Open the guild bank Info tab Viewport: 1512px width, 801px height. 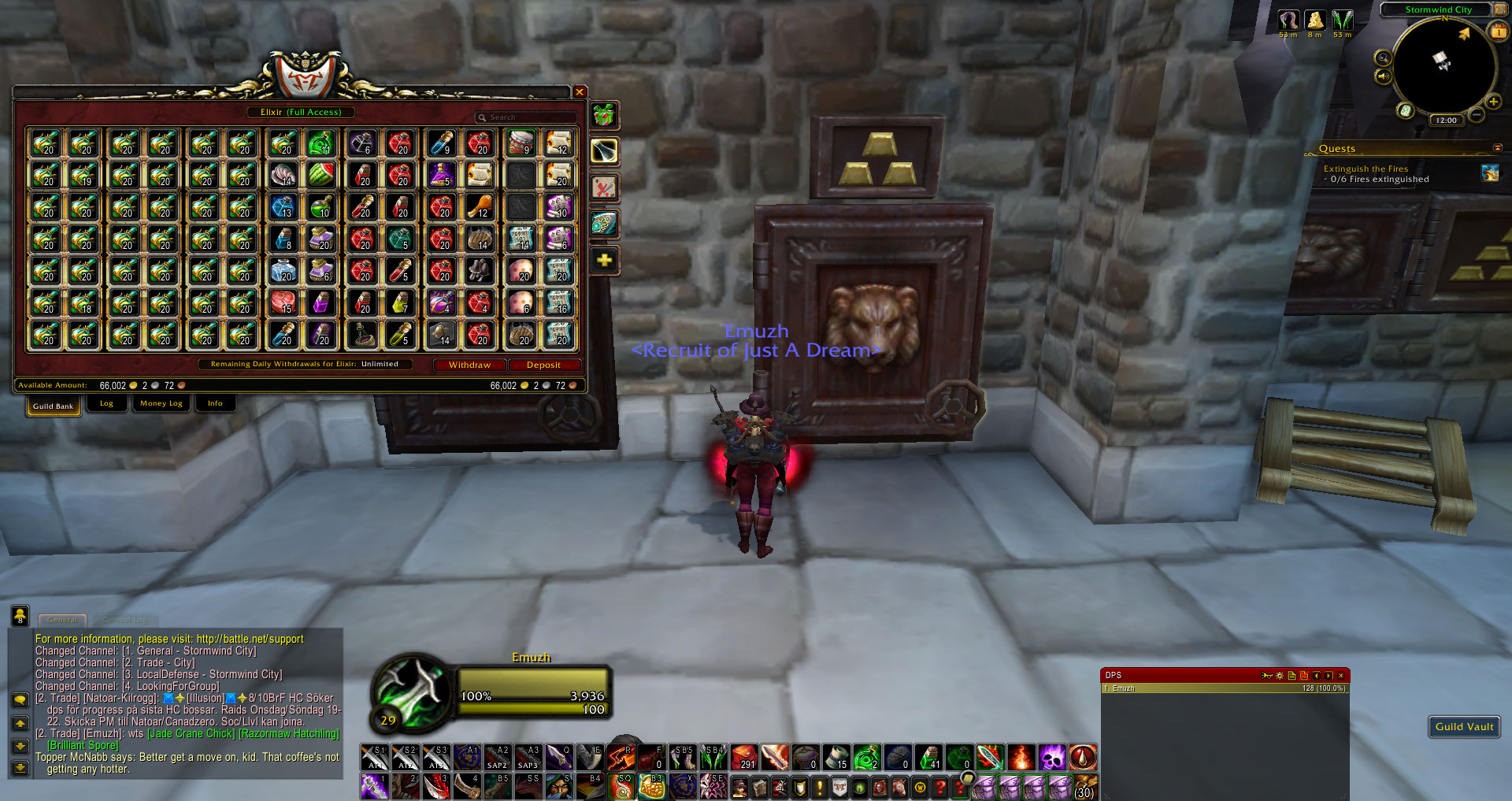click(215, 404)
